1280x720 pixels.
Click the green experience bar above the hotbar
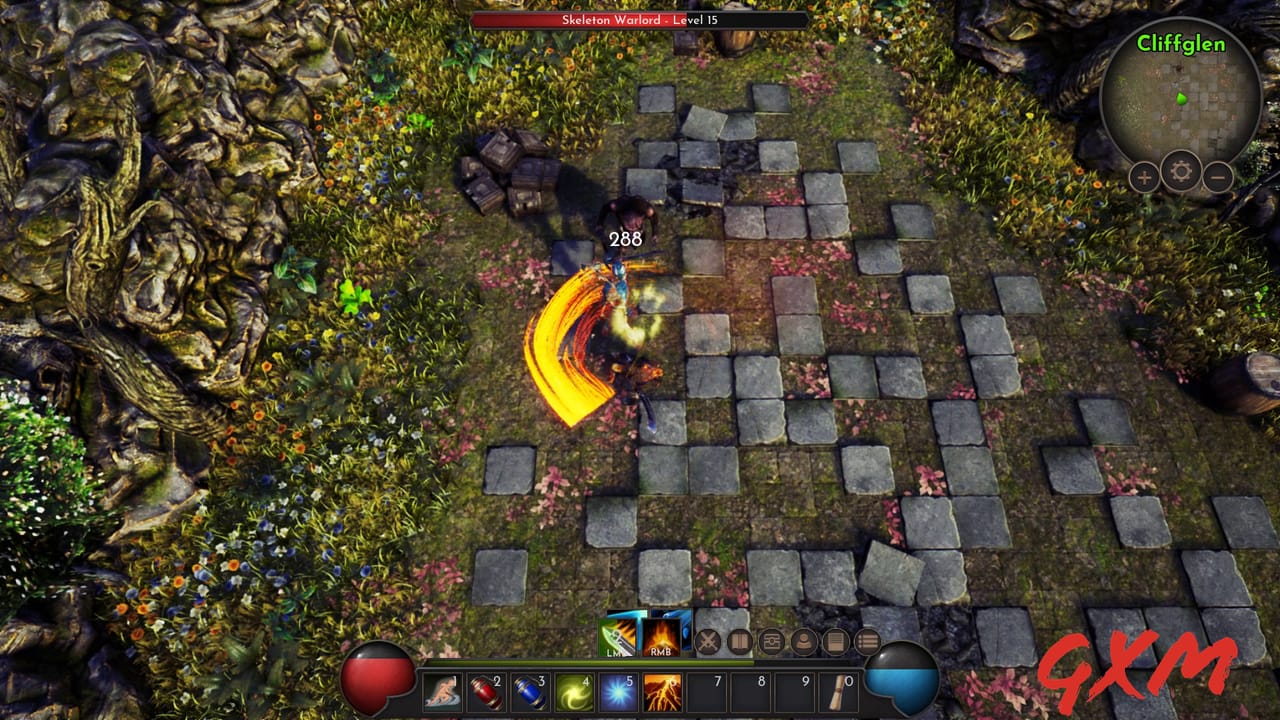[x=600, y=662]
